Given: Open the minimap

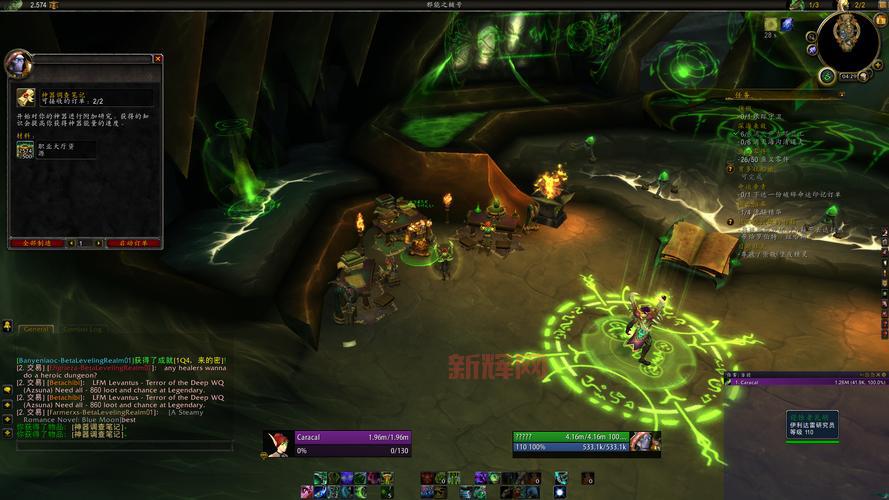Looking at the screenshot, I should tap(848, 42).
